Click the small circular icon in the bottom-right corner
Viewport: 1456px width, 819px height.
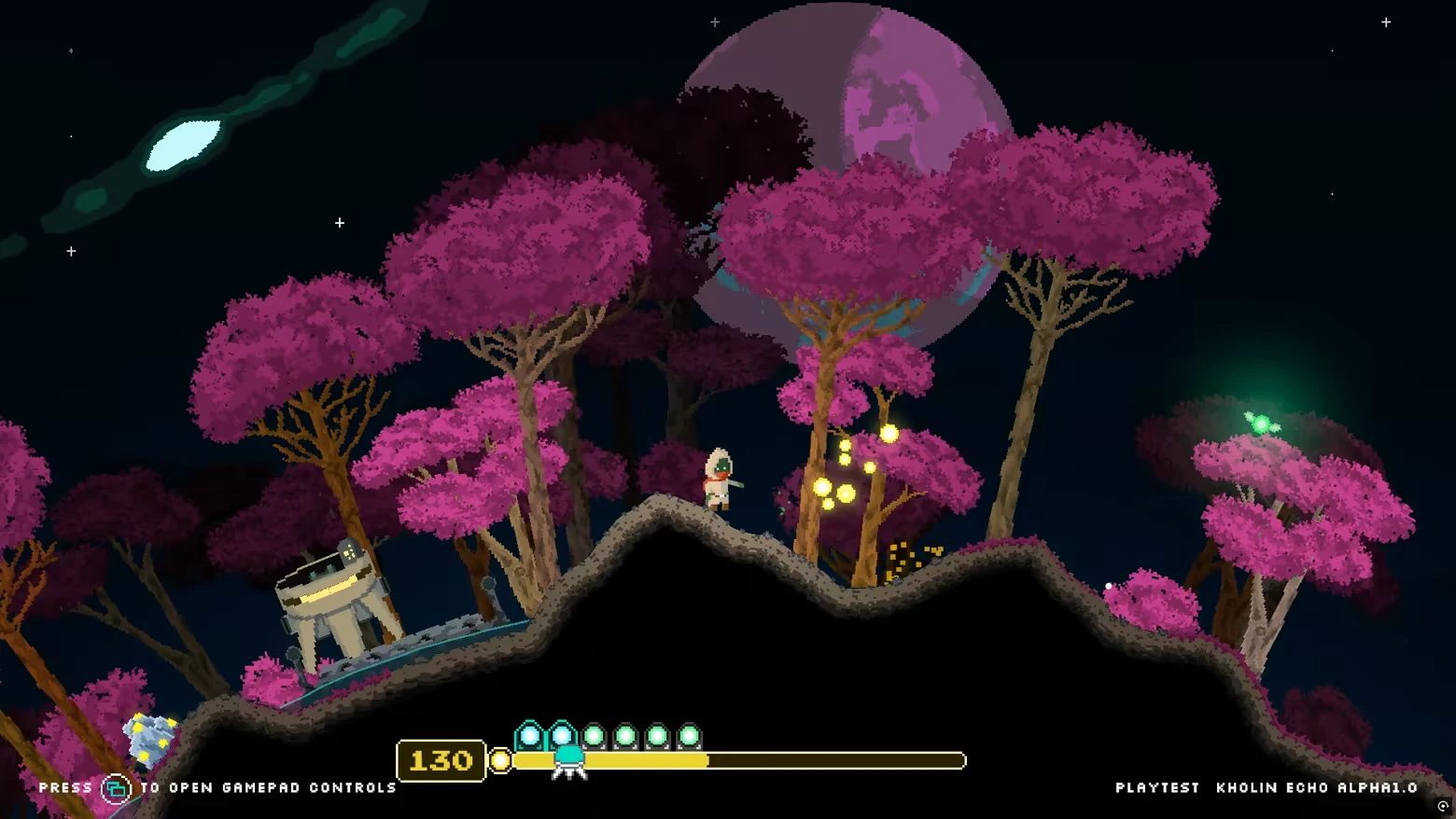click(x=1442, y=805)
